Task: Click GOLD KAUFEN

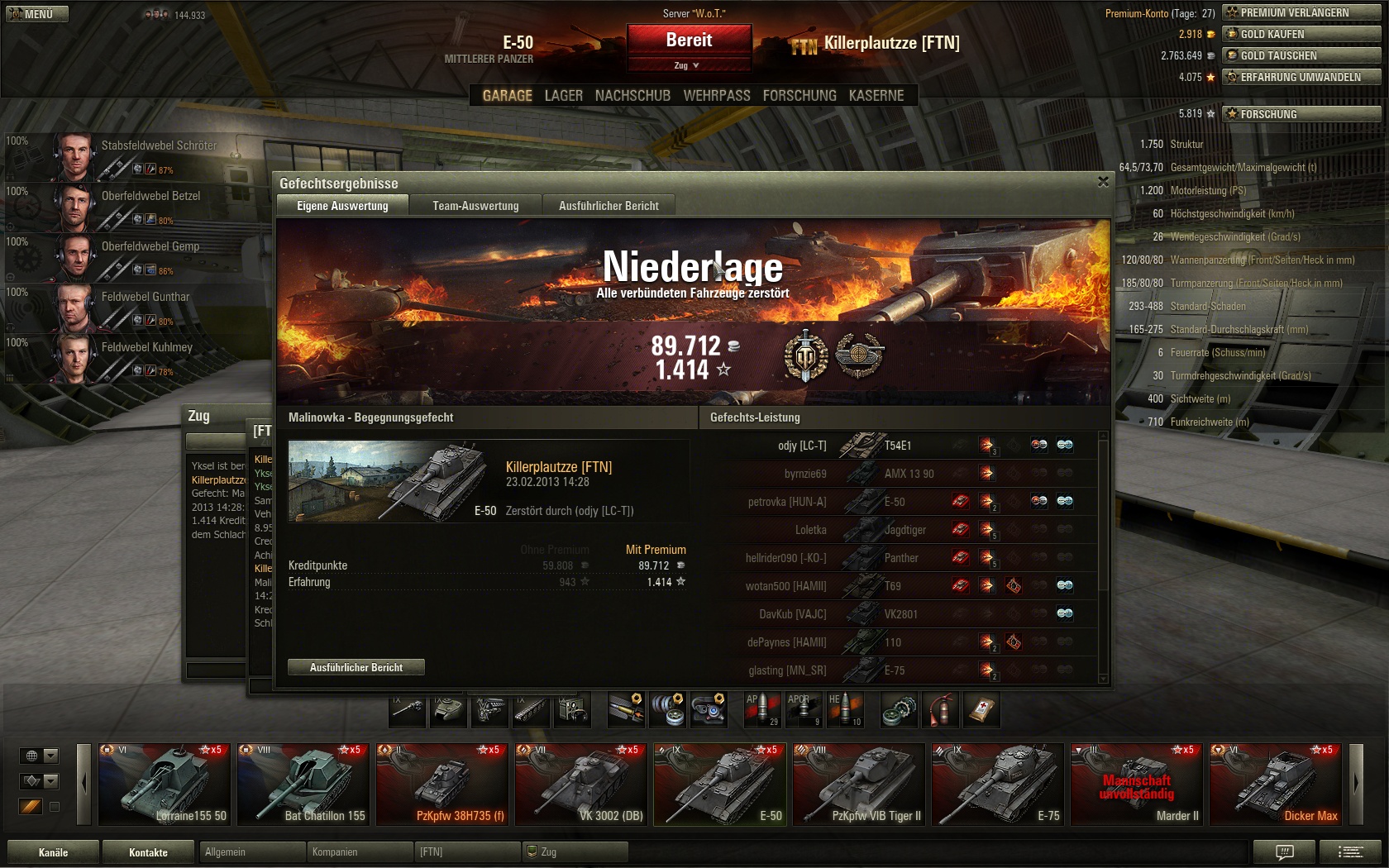Action: (1301, 34)
